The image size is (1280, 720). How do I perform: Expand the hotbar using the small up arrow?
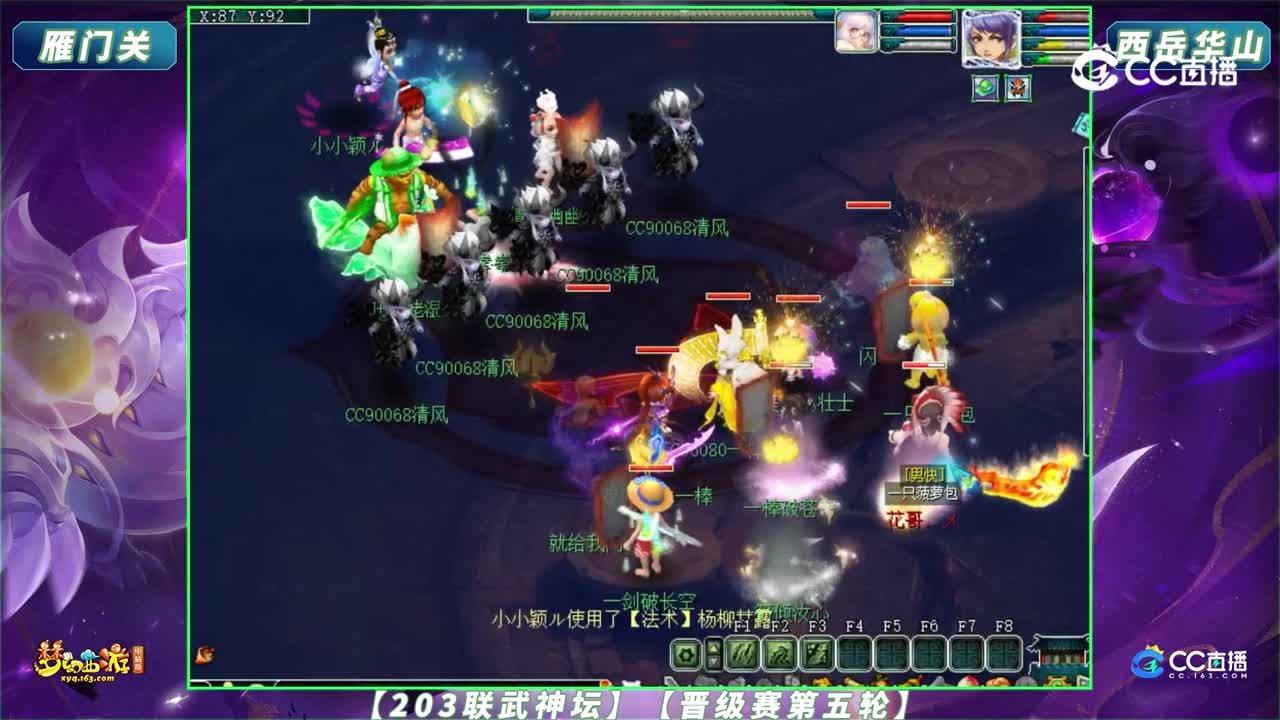712,647
